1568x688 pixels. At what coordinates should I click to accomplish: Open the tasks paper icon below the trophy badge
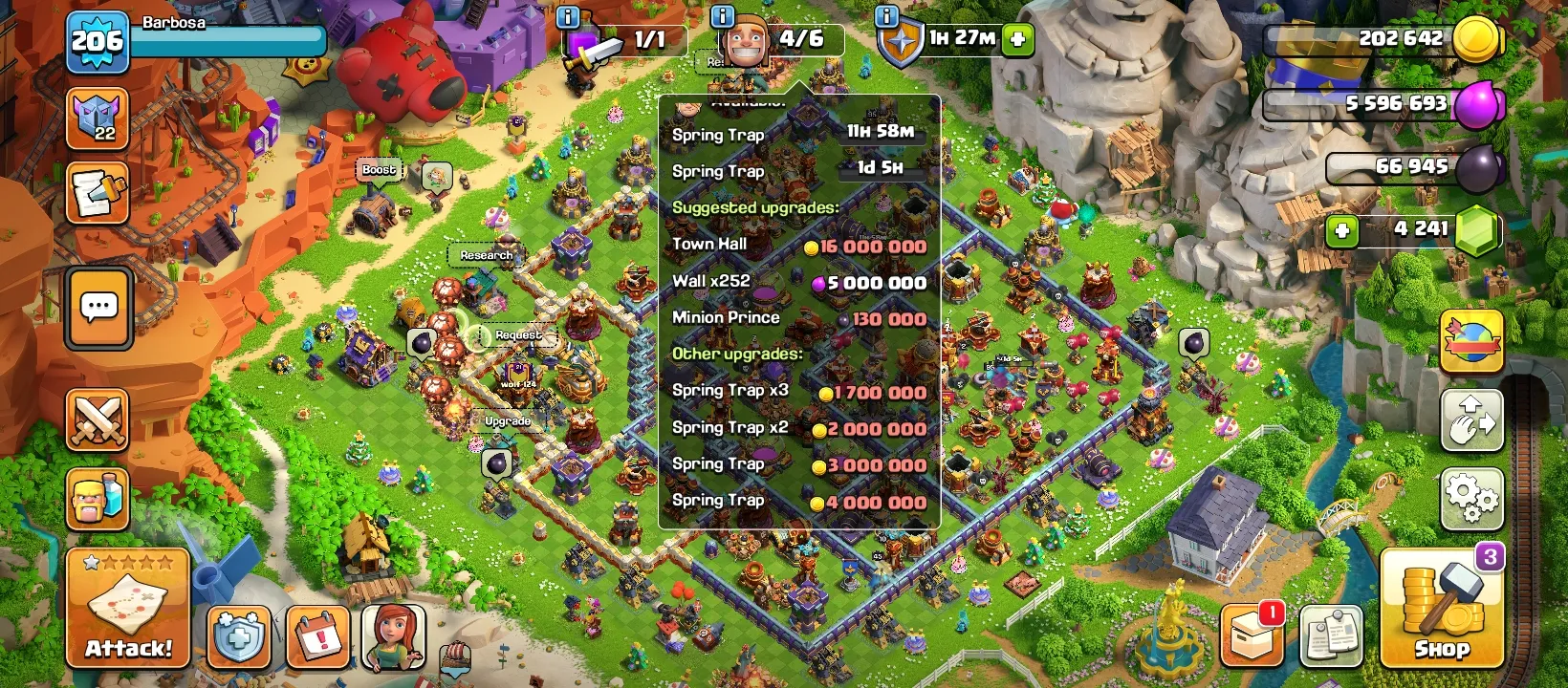click(x=98, y=190)
